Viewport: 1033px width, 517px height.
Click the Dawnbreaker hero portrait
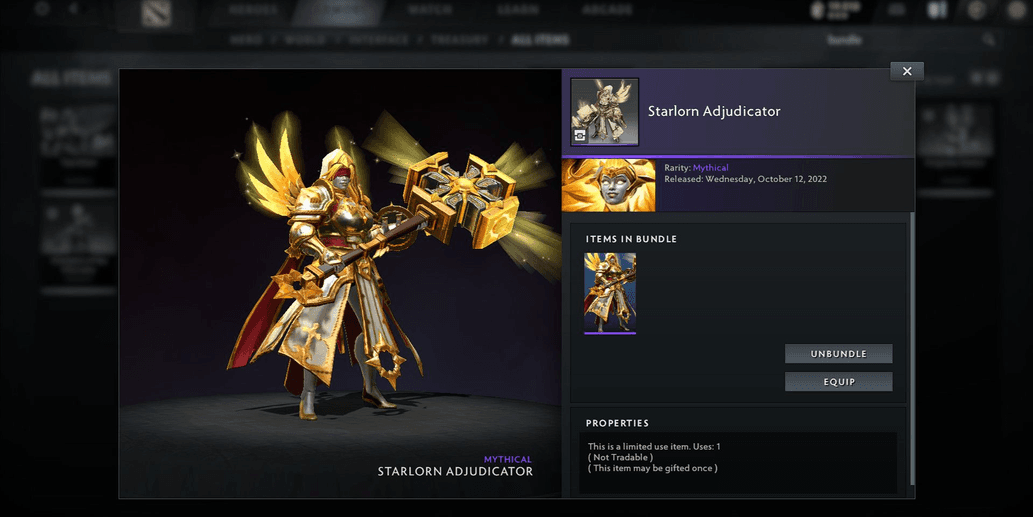(x=609, y=185)
